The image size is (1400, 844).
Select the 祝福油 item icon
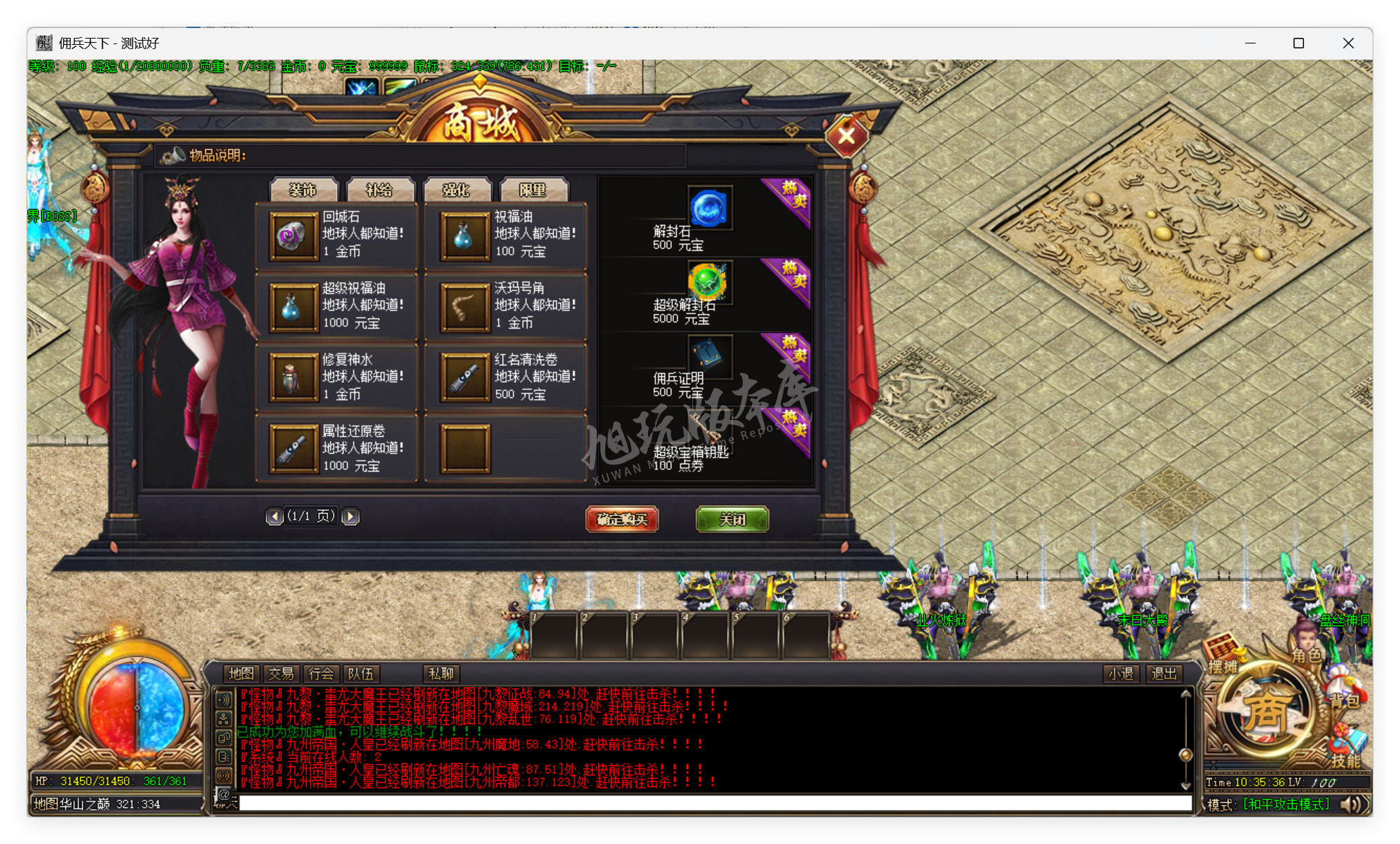click(464, 236)
